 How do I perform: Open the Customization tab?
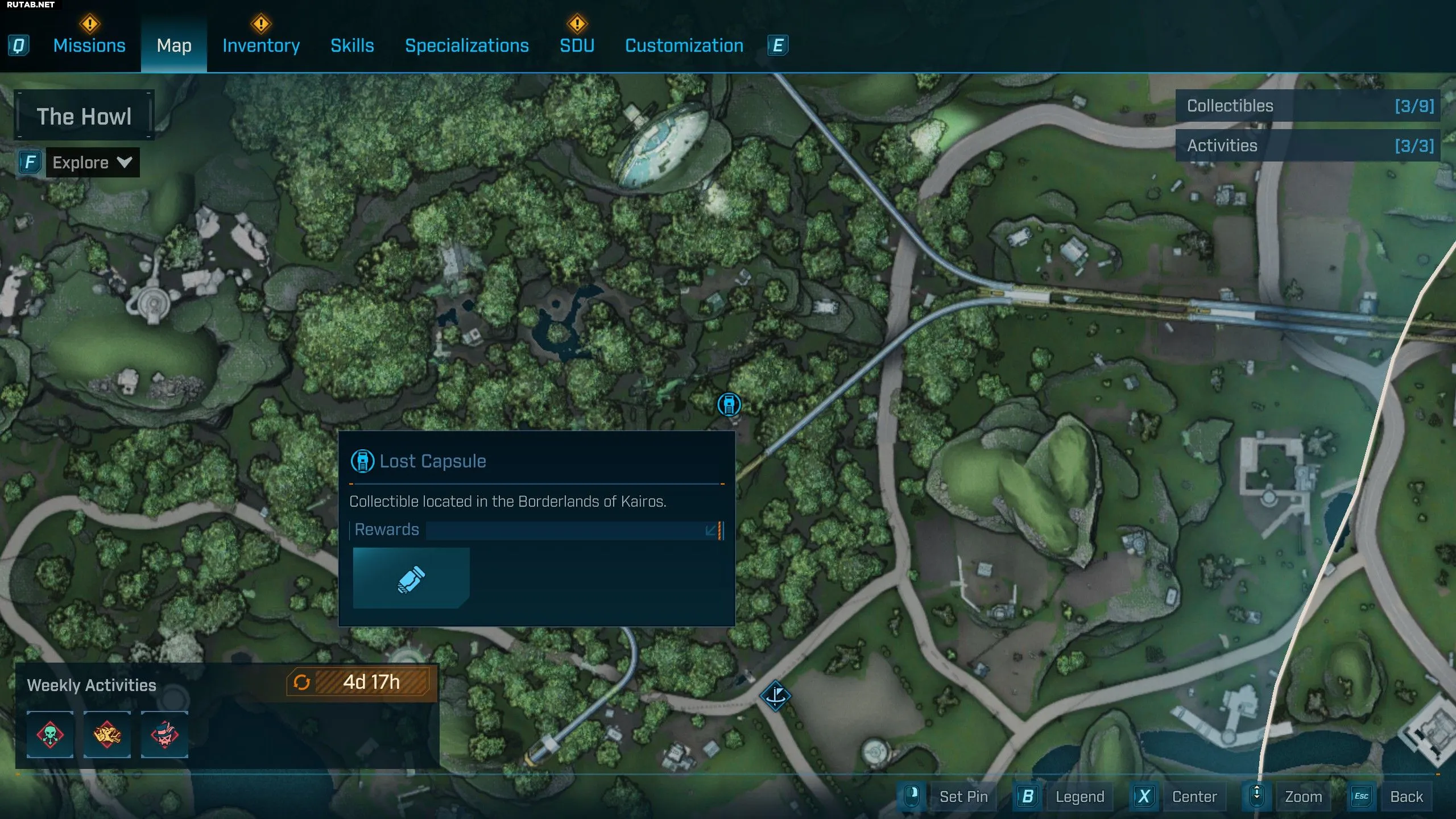coord(684,45)
